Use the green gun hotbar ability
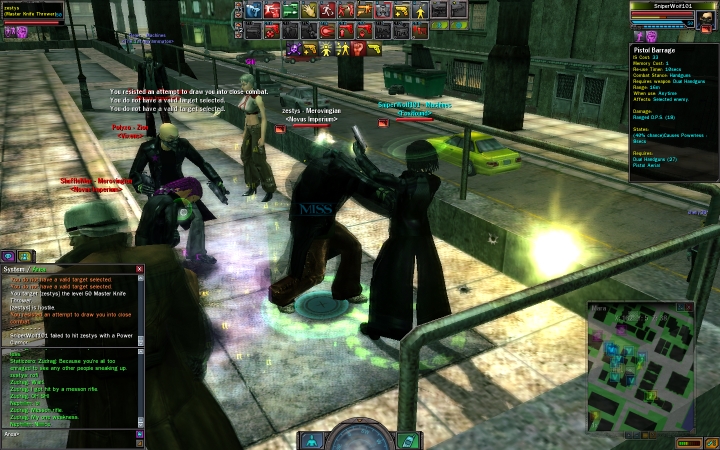Screen dimensions: 720x450 pyautogui.click(x=289, y=10)
